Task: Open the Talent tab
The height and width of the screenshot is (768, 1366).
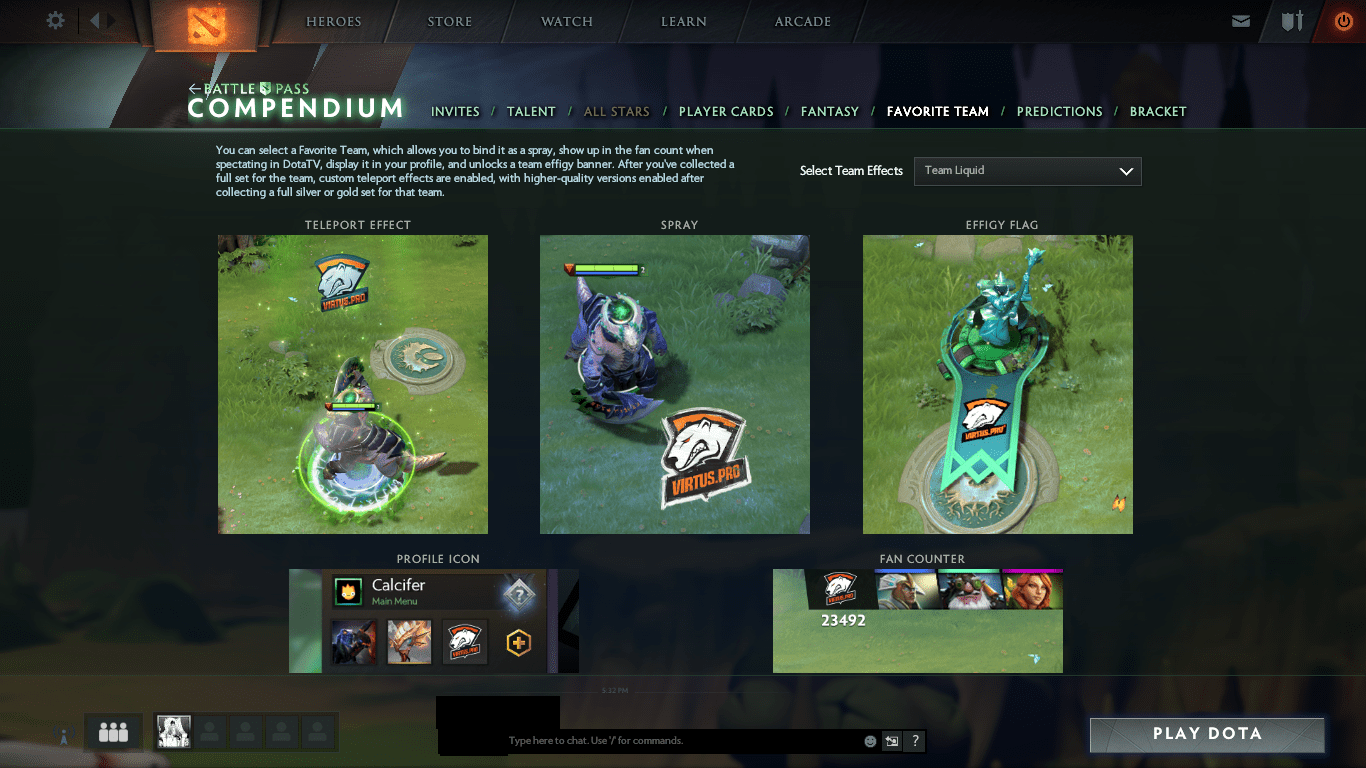Action: click(531, 112)
